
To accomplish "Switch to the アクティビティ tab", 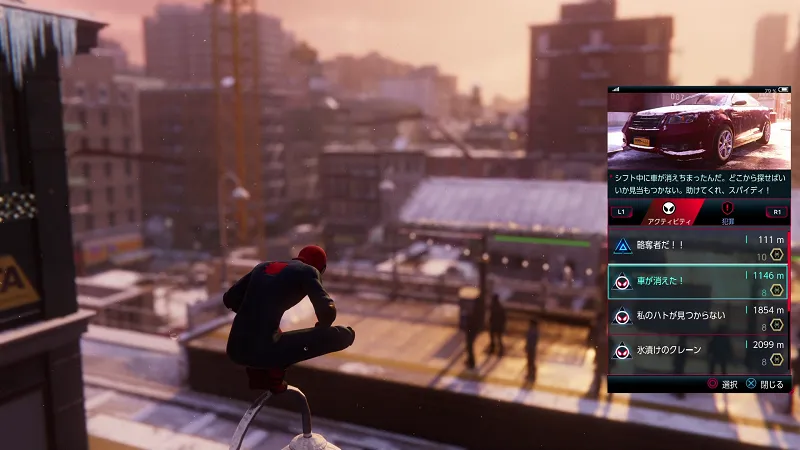I will 664,213.
